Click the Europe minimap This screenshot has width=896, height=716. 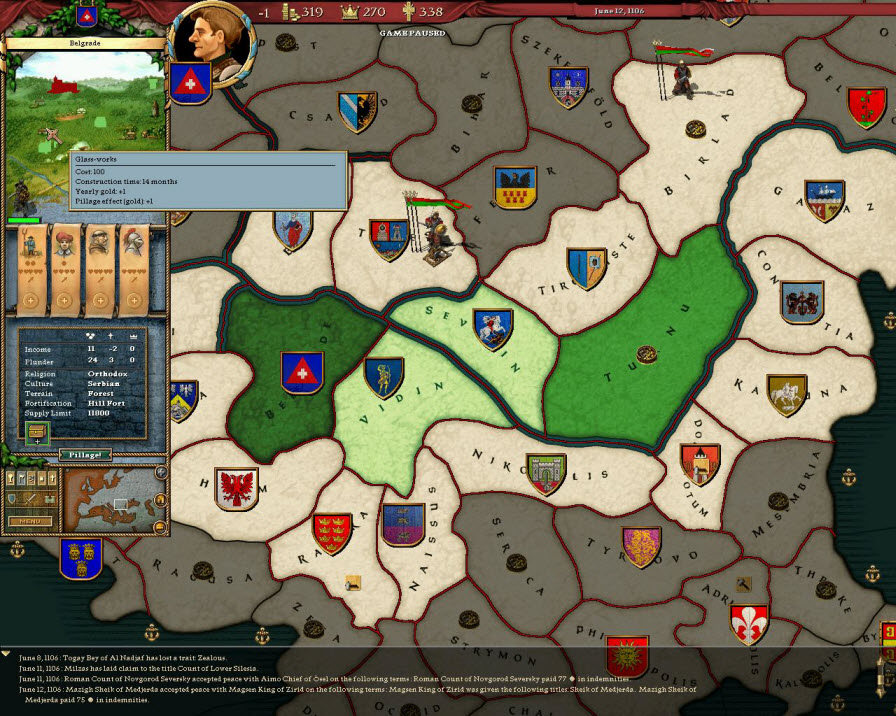coord(115,499)
